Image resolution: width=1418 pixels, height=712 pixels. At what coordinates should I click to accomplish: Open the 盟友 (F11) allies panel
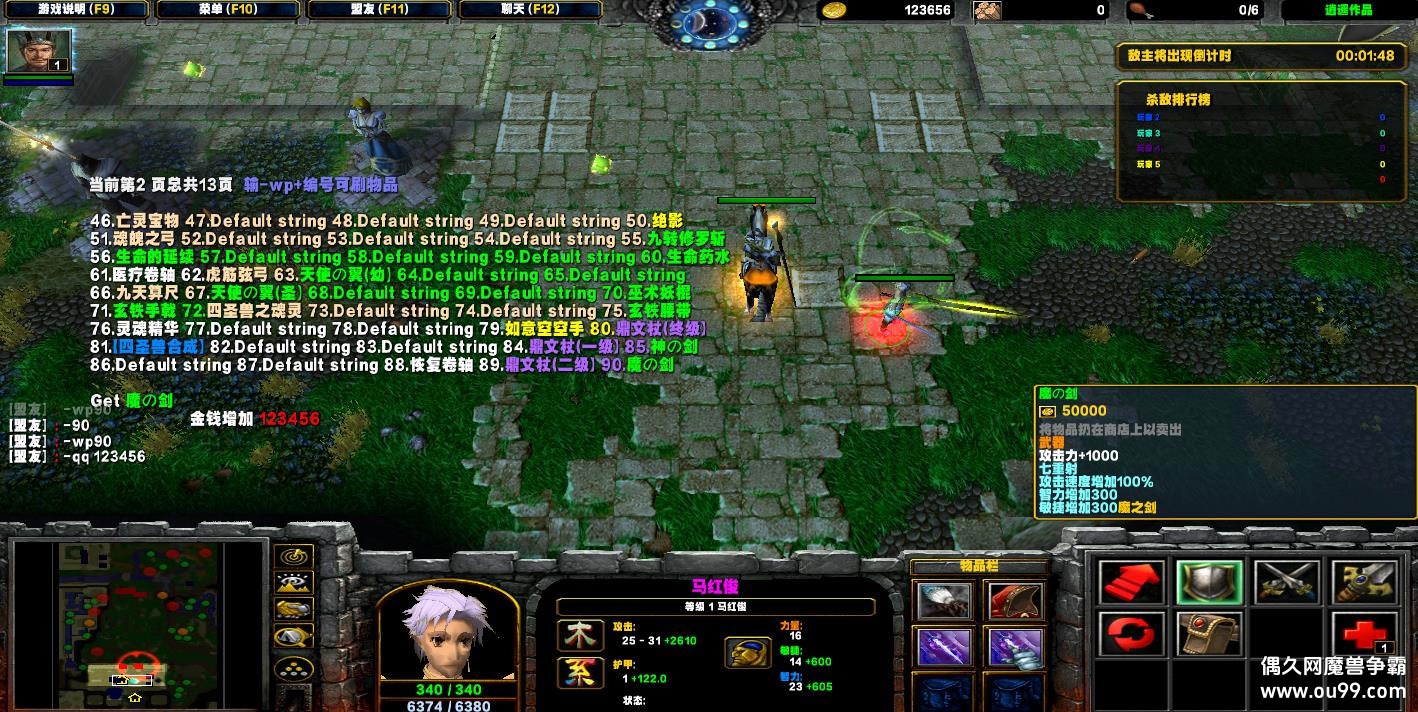point(380,10)
